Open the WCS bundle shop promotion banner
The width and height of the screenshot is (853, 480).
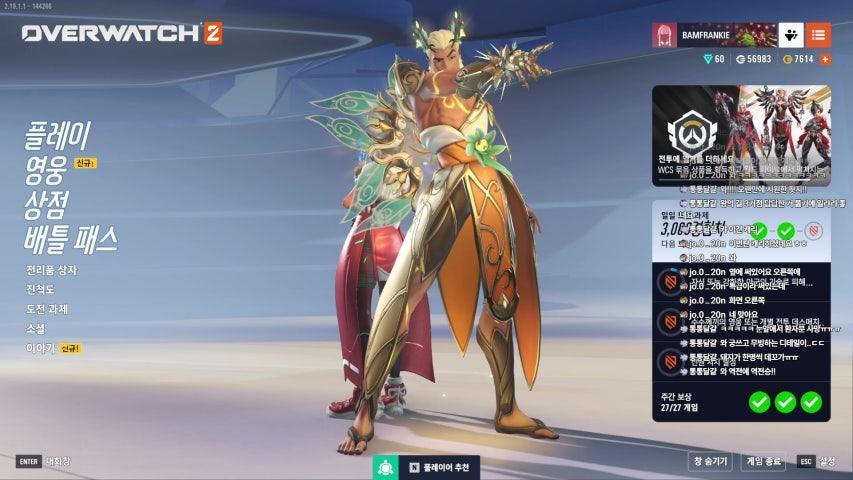(x=741, y=135)
